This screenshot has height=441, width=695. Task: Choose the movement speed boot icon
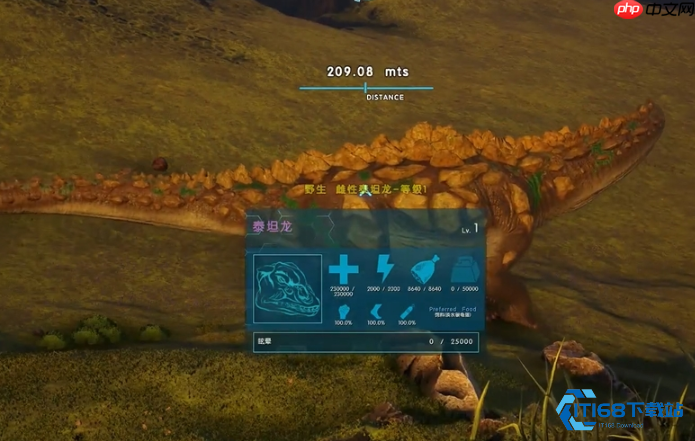[x=376, y=311]
